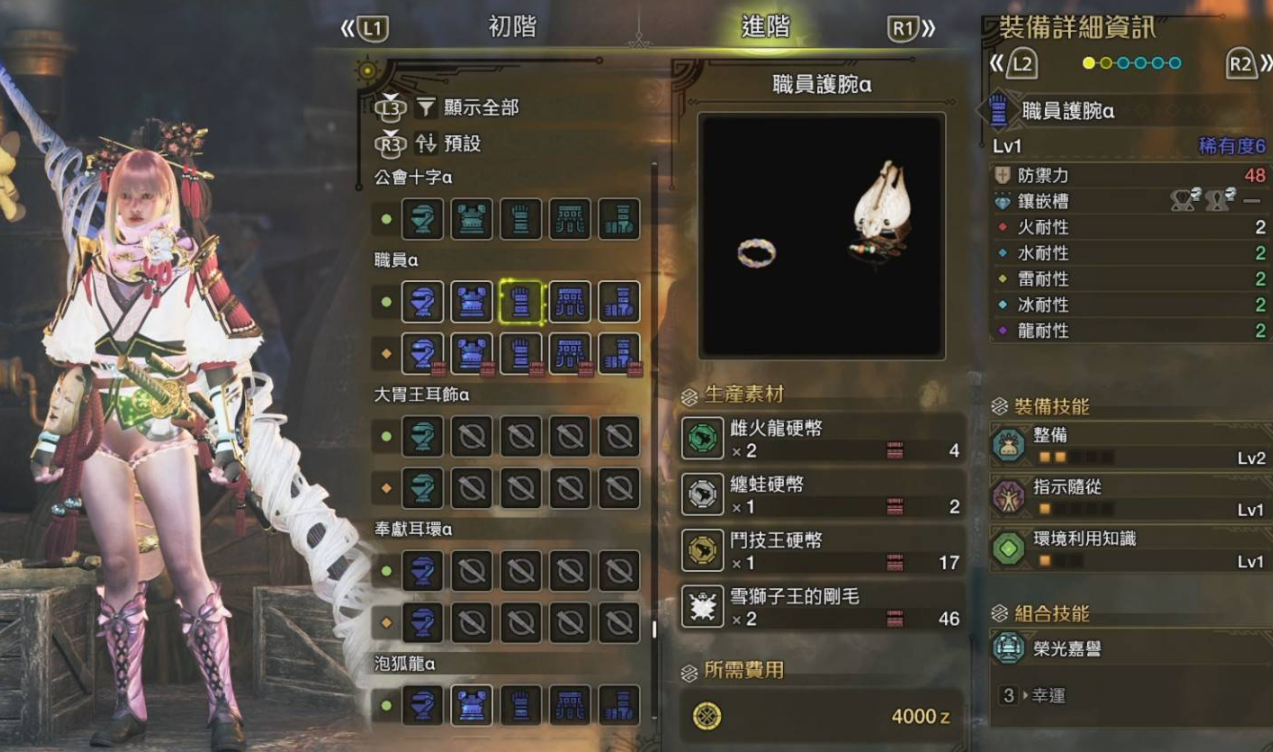
Task: Select the 雌火龍硬幣 material row
Action: pyautogui.click(x=821, y=439)
